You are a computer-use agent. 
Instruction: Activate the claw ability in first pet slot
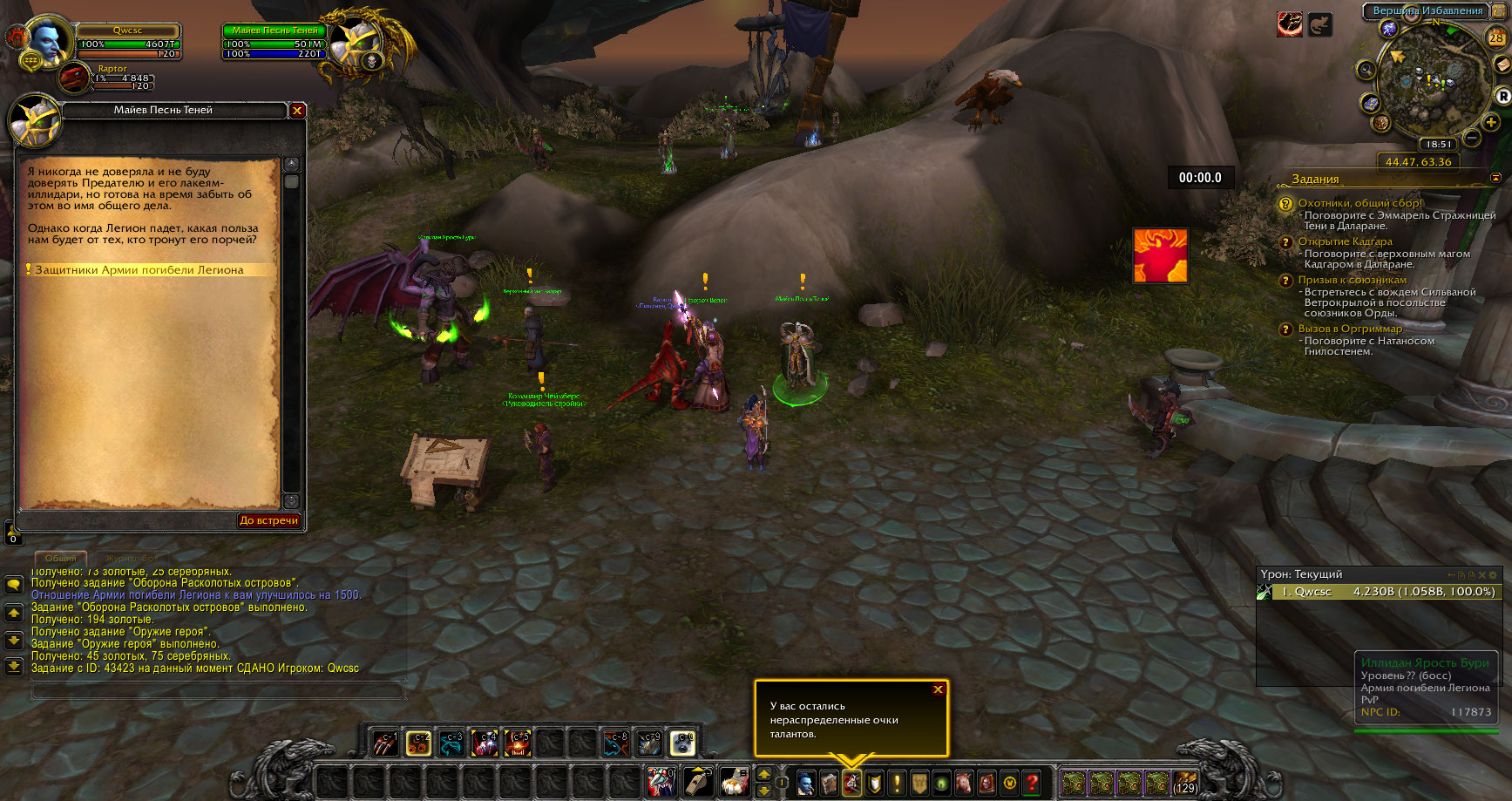[x=385, y=743]
